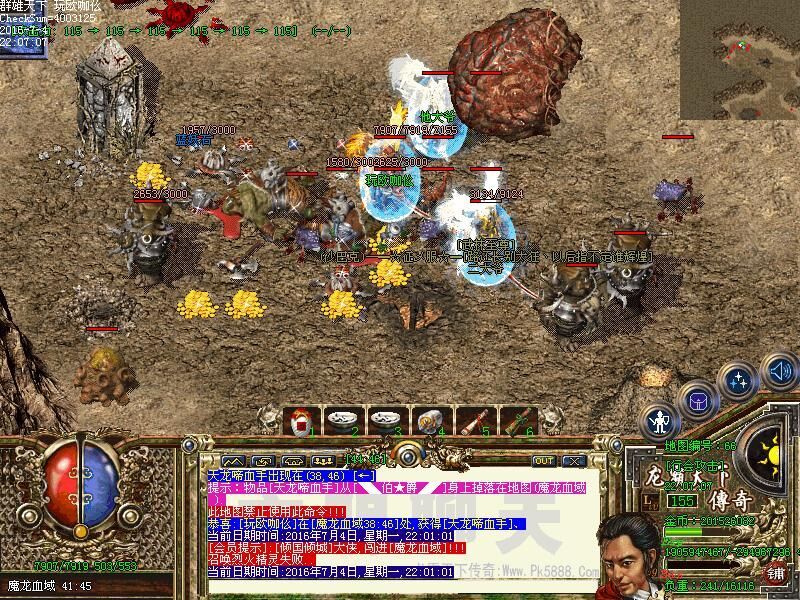Use the red potion in belt slot 1

pos(301,420)
